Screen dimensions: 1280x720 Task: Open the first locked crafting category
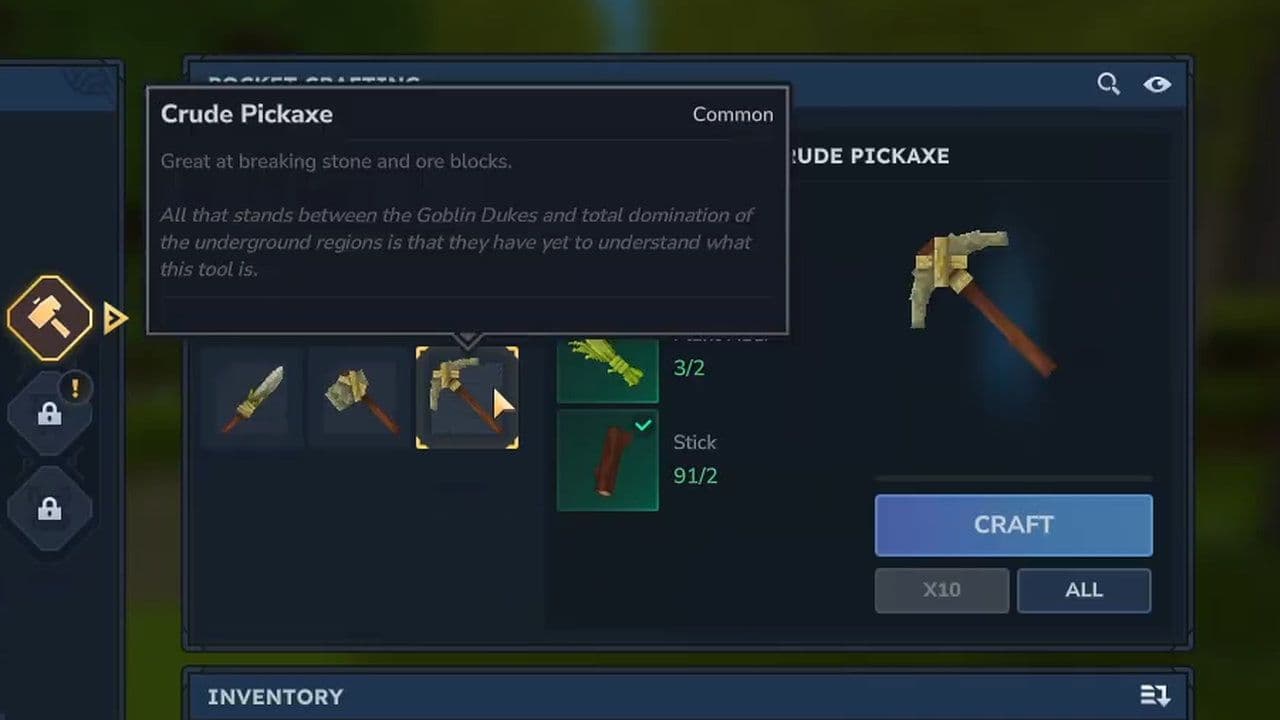pyautogui.click(x=49, y=412)
